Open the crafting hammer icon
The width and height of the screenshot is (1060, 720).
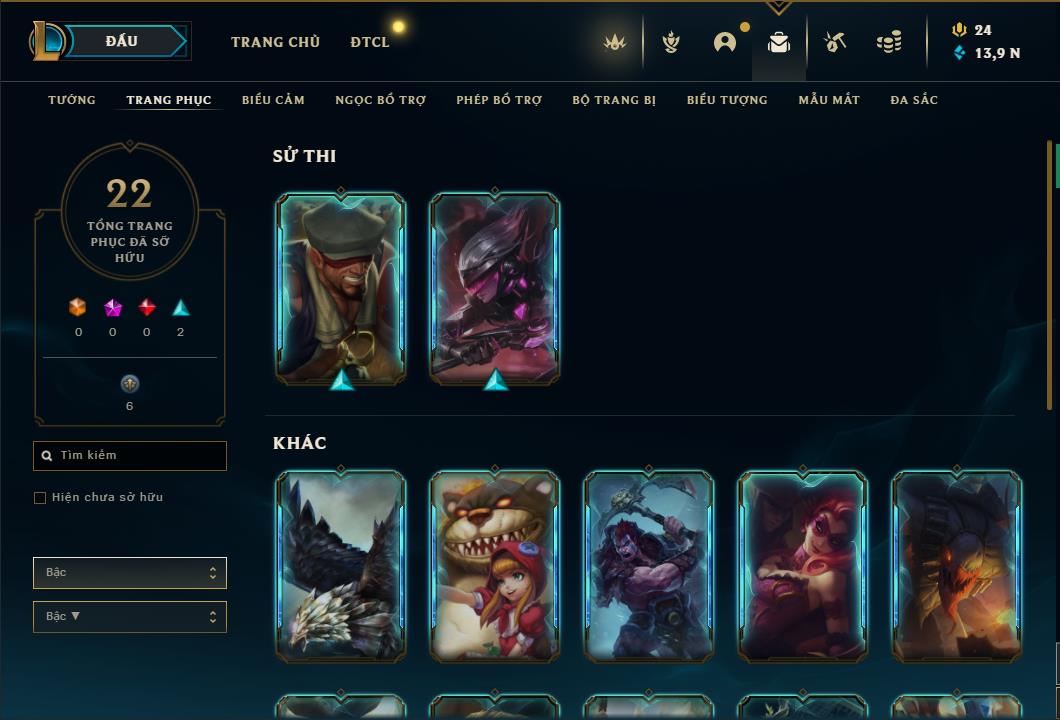tap(835, 42)
